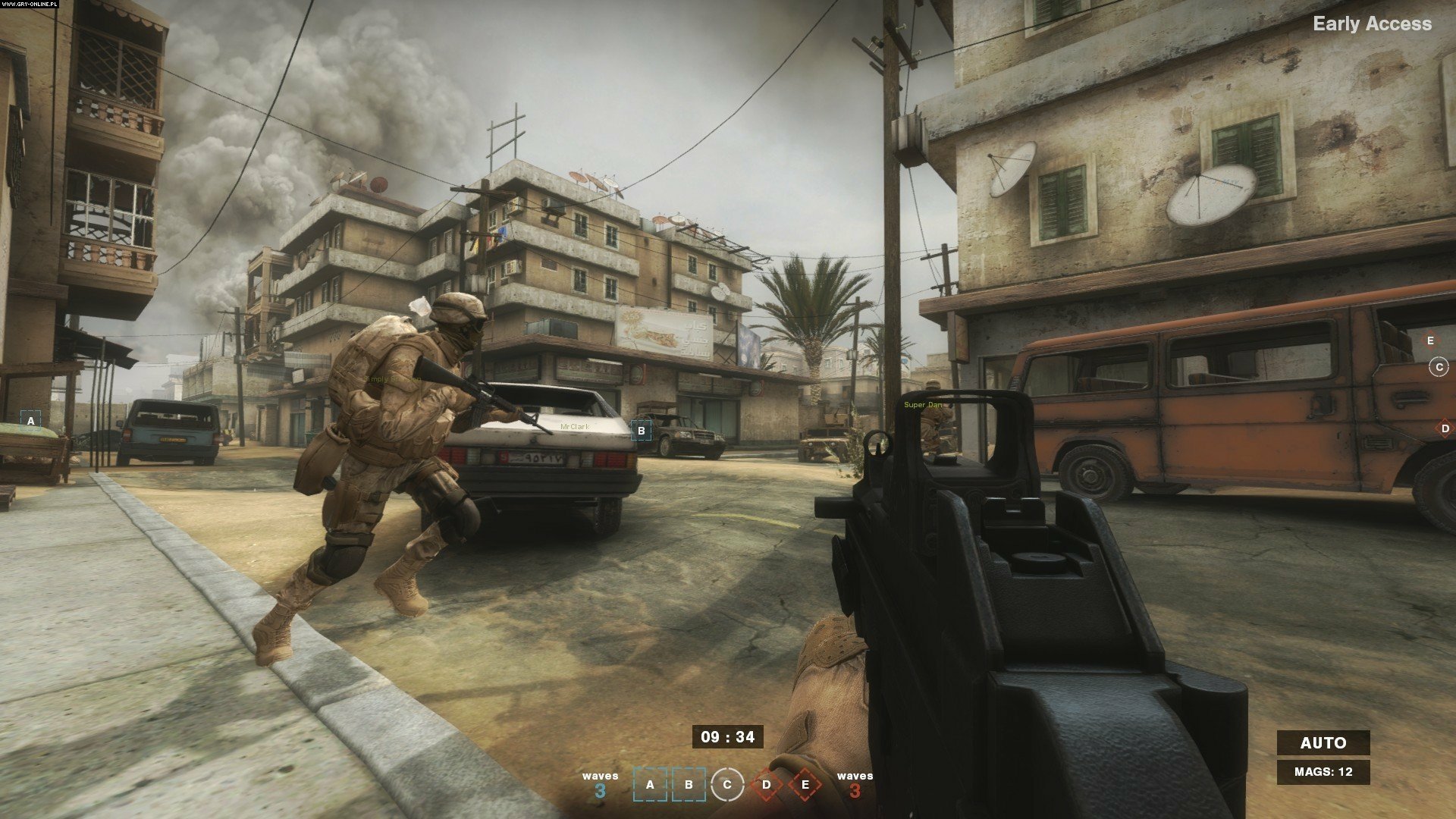Screen dimensions: 1456x819
Task: Click the blue waves counter showing 3
Action: (599, 783)
